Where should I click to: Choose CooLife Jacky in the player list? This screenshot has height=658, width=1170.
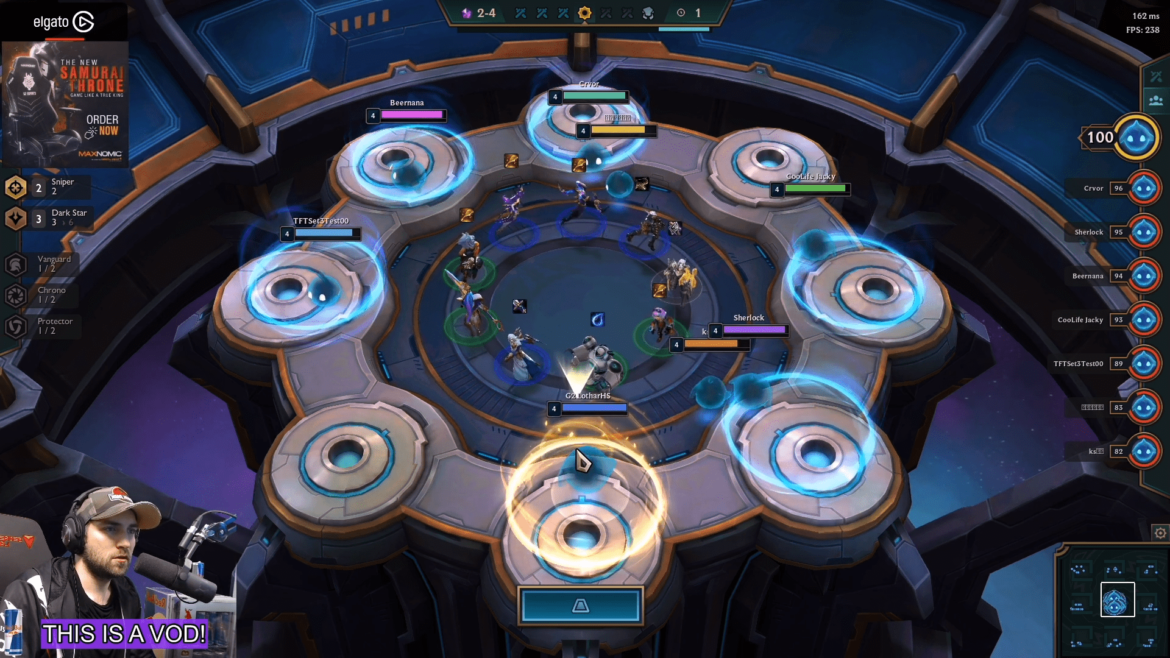click(1143, 319)
